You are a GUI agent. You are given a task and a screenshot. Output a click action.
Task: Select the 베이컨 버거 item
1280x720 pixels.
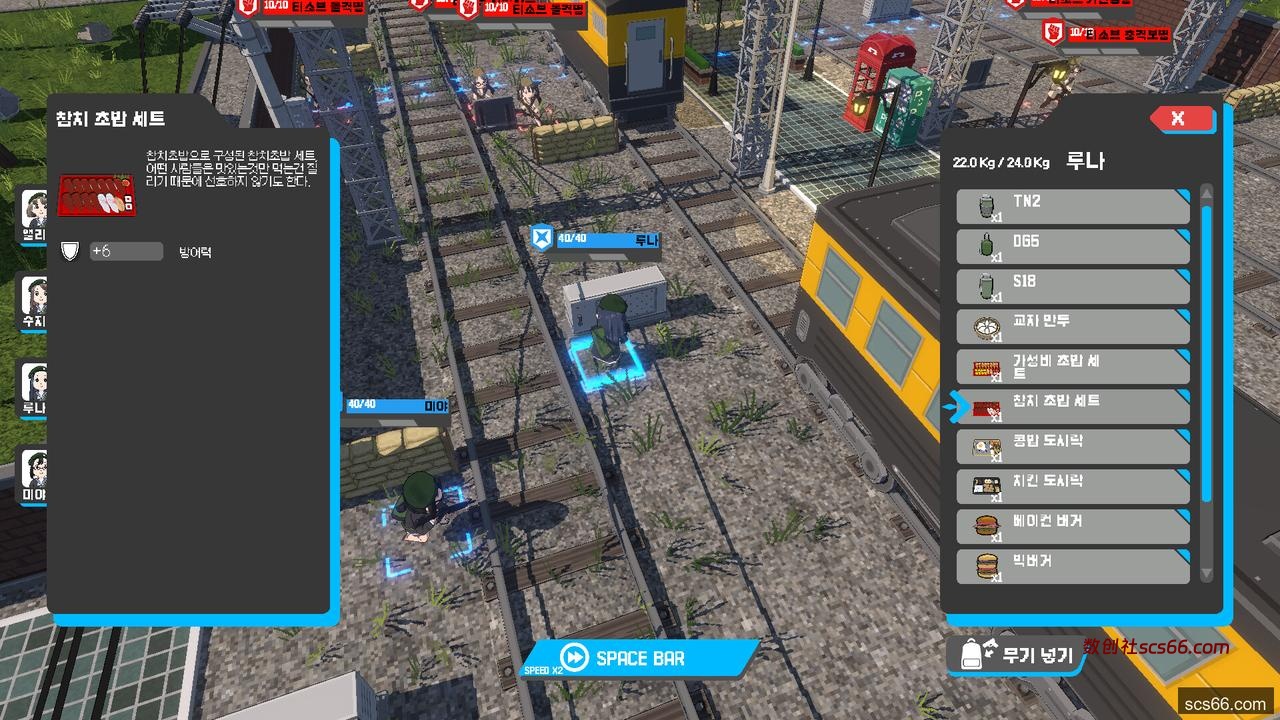(x=1073, y=527)
